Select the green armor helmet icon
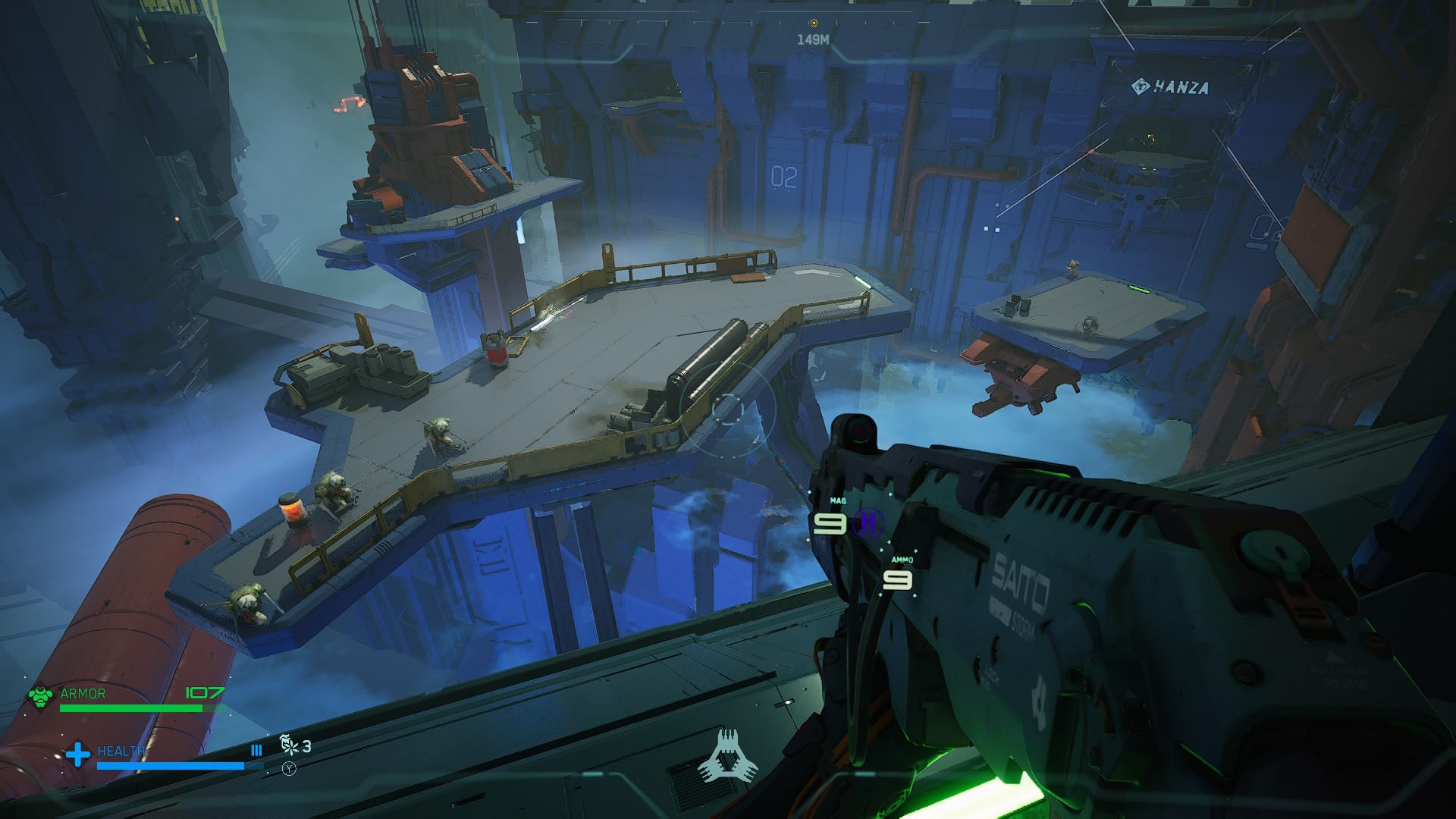The height and width of the screenshot is (819, 1456). point(41,696)
